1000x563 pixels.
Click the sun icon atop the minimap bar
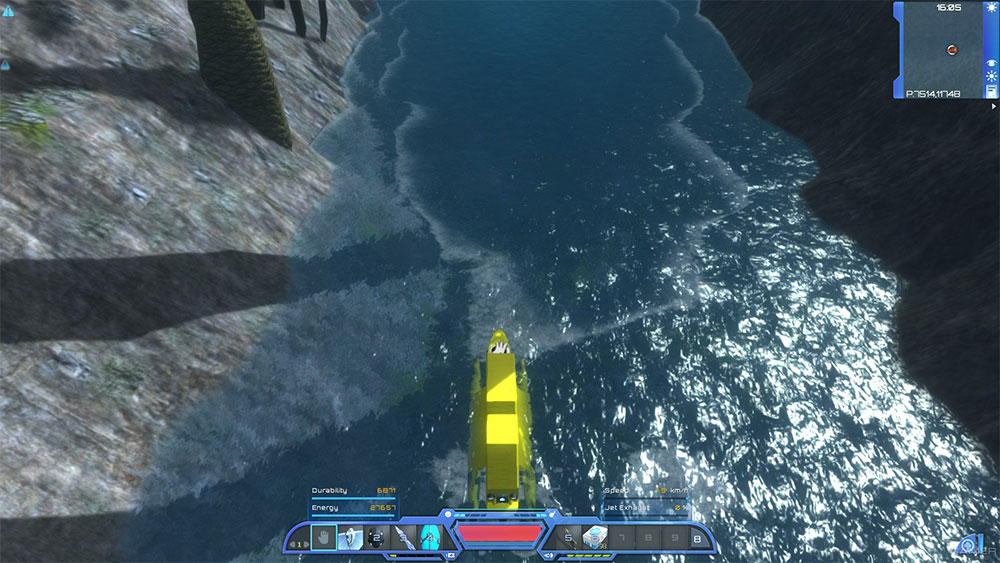pyautogui.click(x=992, y=8)
